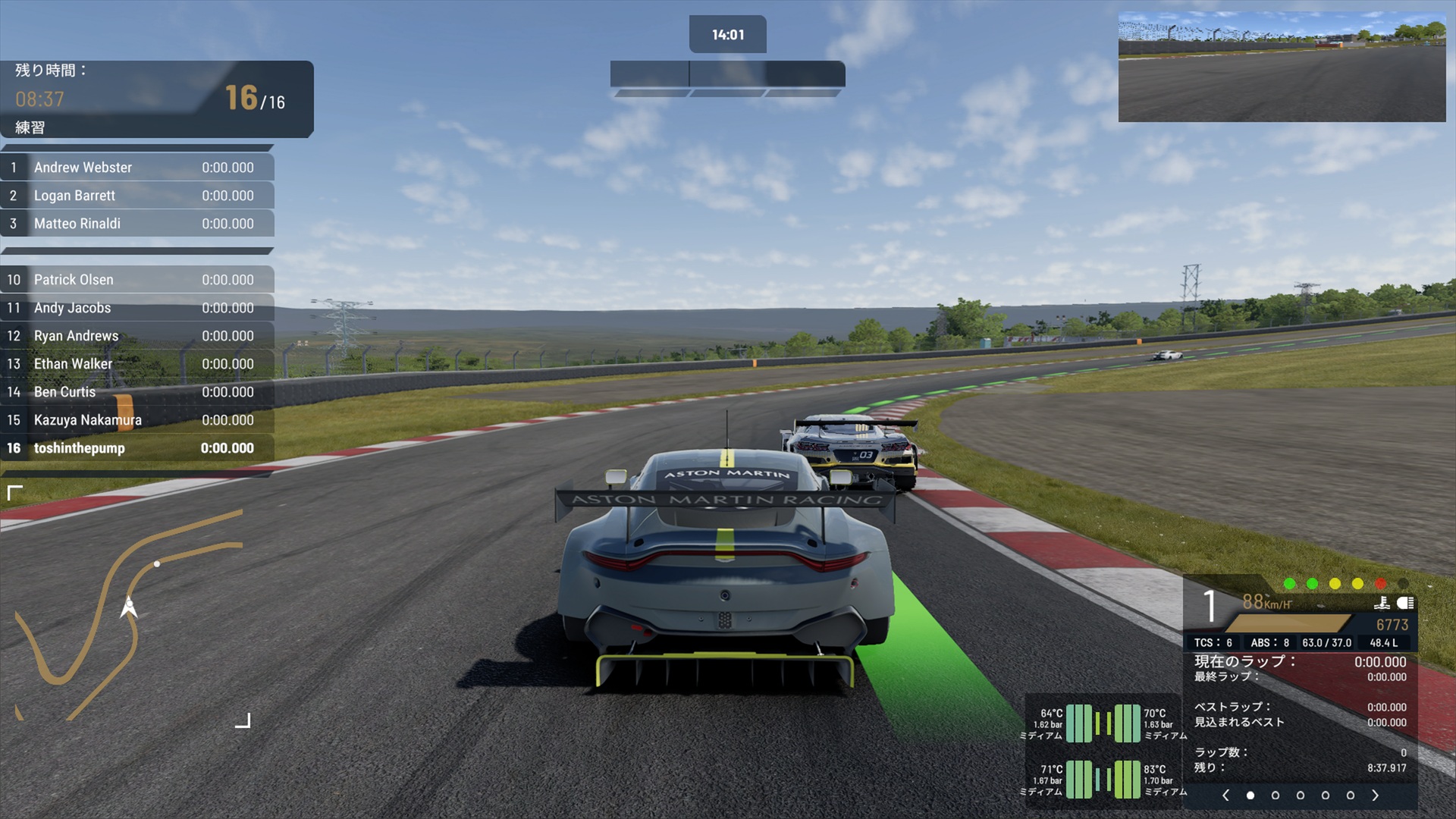
Task: Select Patrick Olsen in the timing table
Action: point(137,280)
